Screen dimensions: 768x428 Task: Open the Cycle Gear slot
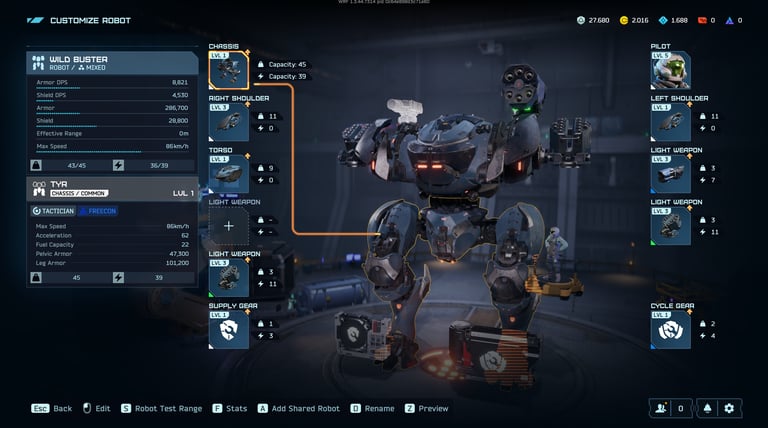(670, 330)
